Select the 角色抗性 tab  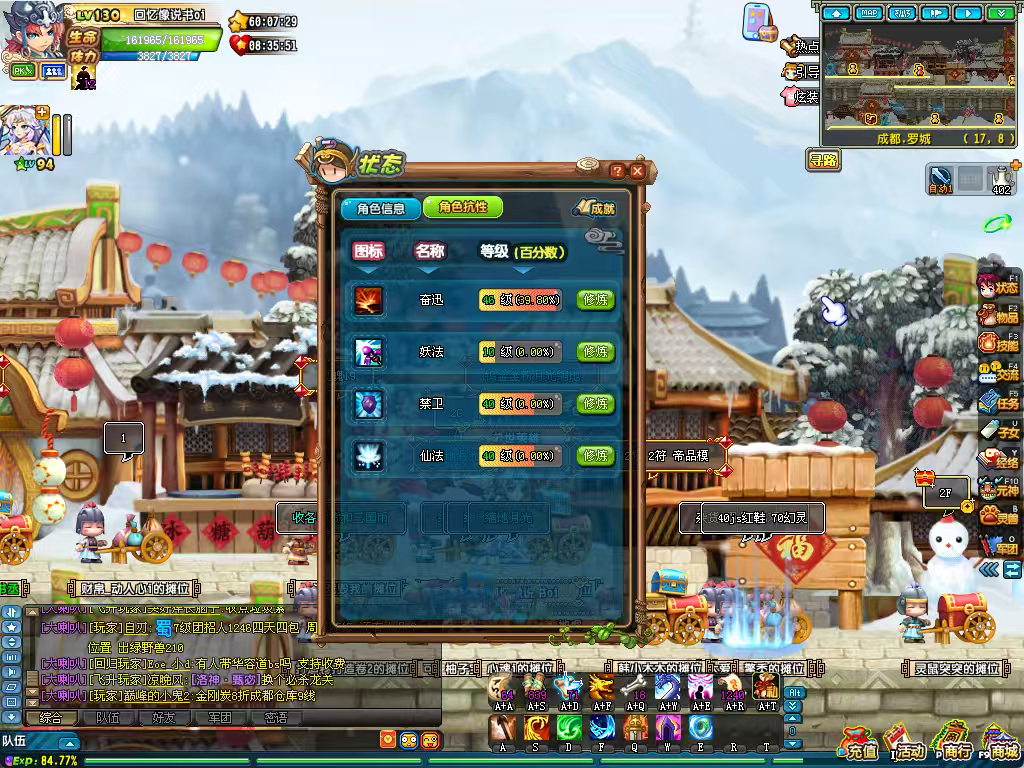pos(462,207)
